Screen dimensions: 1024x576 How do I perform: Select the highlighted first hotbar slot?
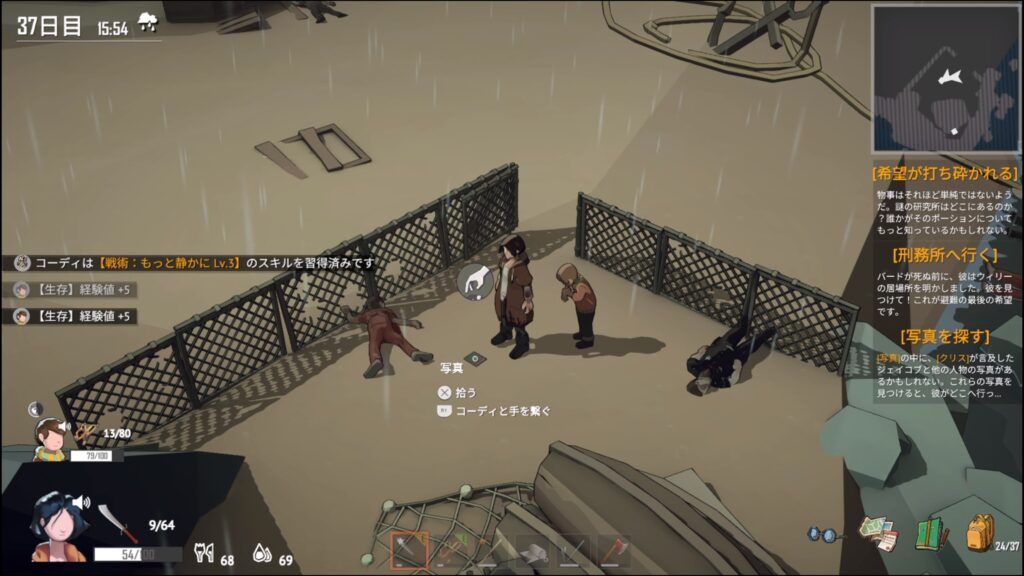(x=409, y=551)
